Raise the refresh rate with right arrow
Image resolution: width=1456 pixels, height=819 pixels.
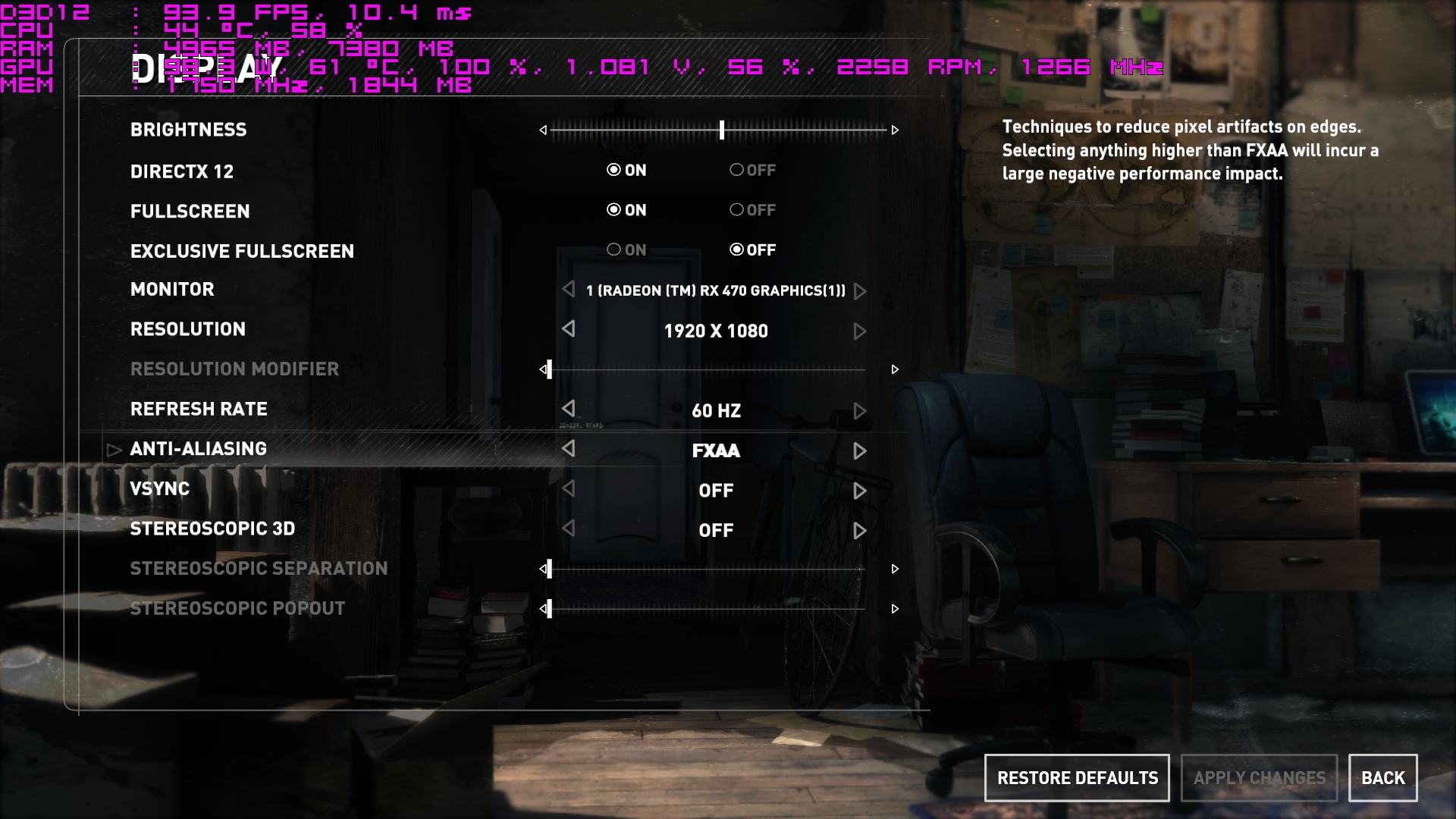(859, 411)
